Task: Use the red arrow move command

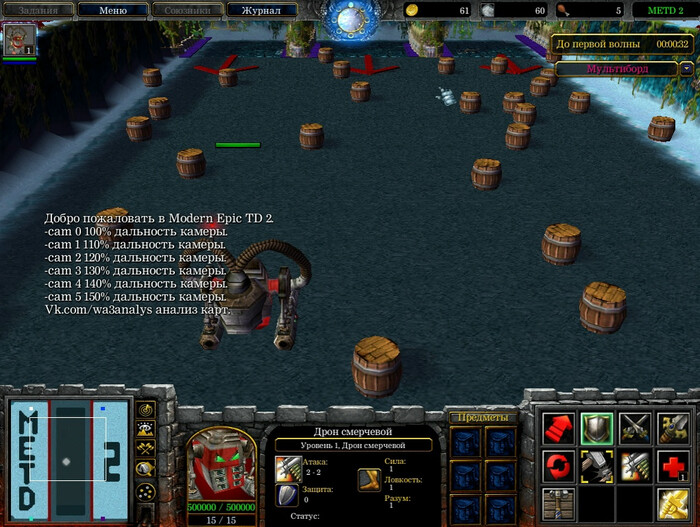Action: pos(558,428)
